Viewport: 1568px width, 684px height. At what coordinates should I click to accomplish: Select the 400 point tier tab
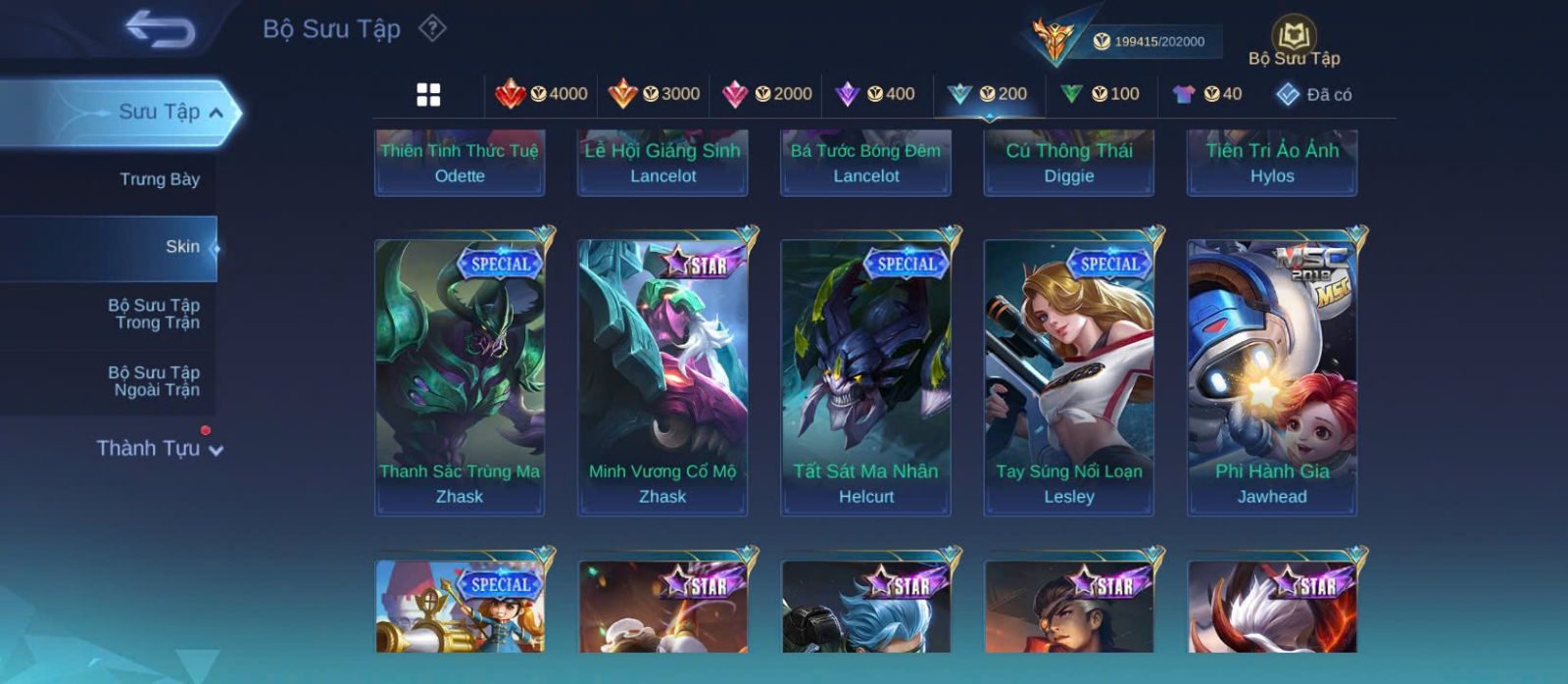pos(875,94)
